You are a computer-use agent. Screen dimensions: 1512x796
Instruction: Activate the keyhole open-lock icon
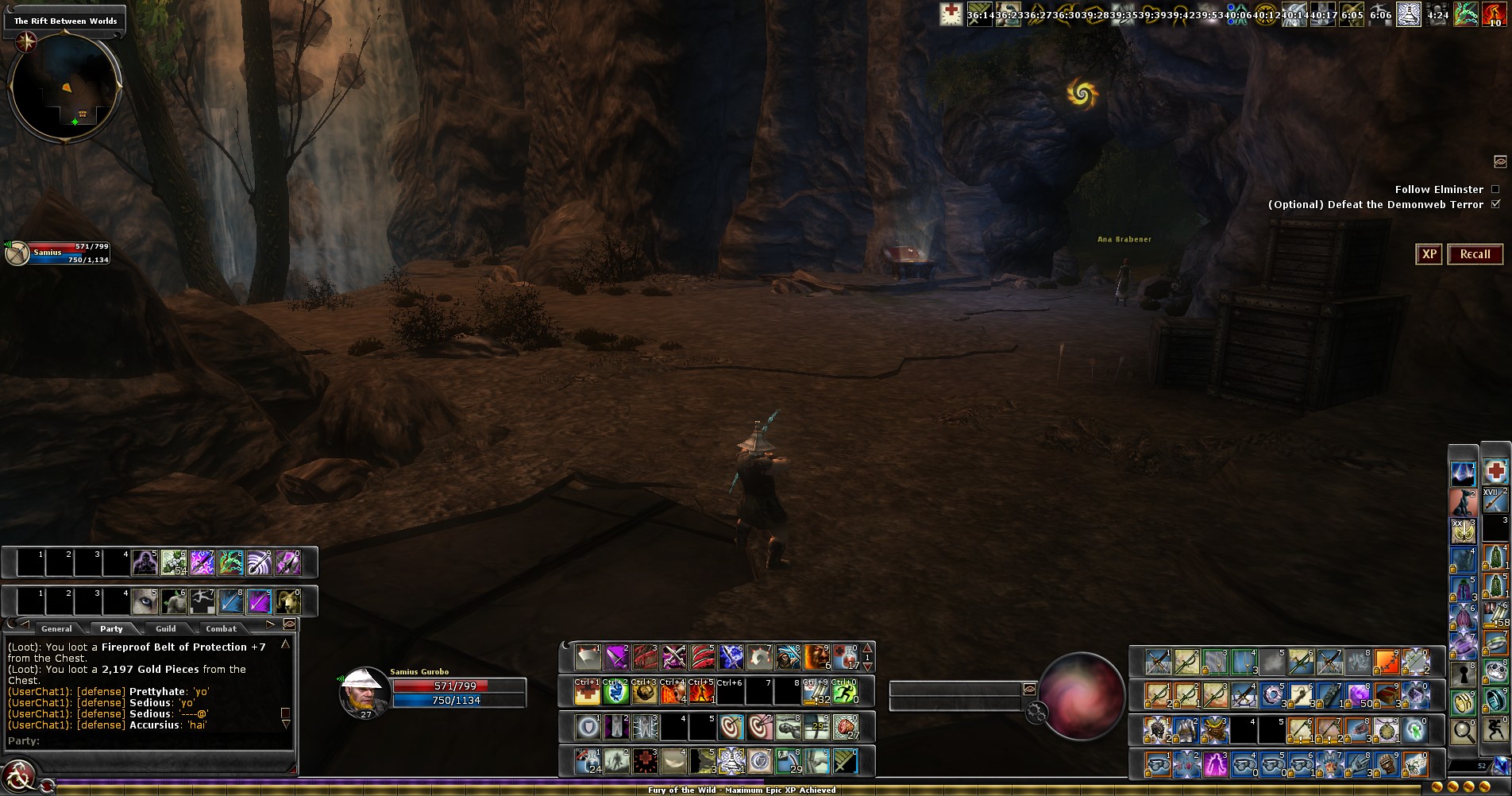click(x=1464, y=674)
